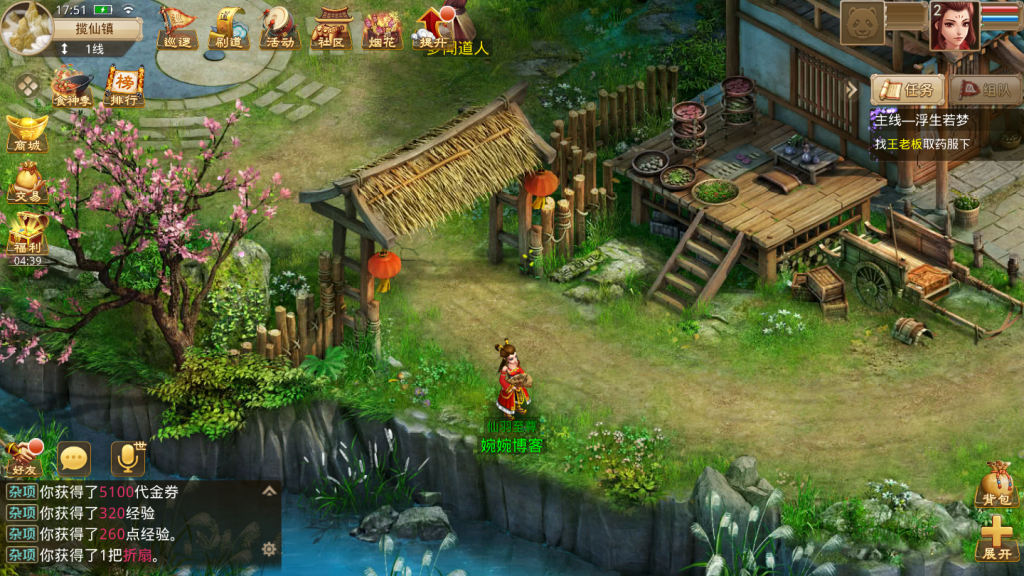Show the 排行 ranking board

pyautogui.click(x=124, y=86)
